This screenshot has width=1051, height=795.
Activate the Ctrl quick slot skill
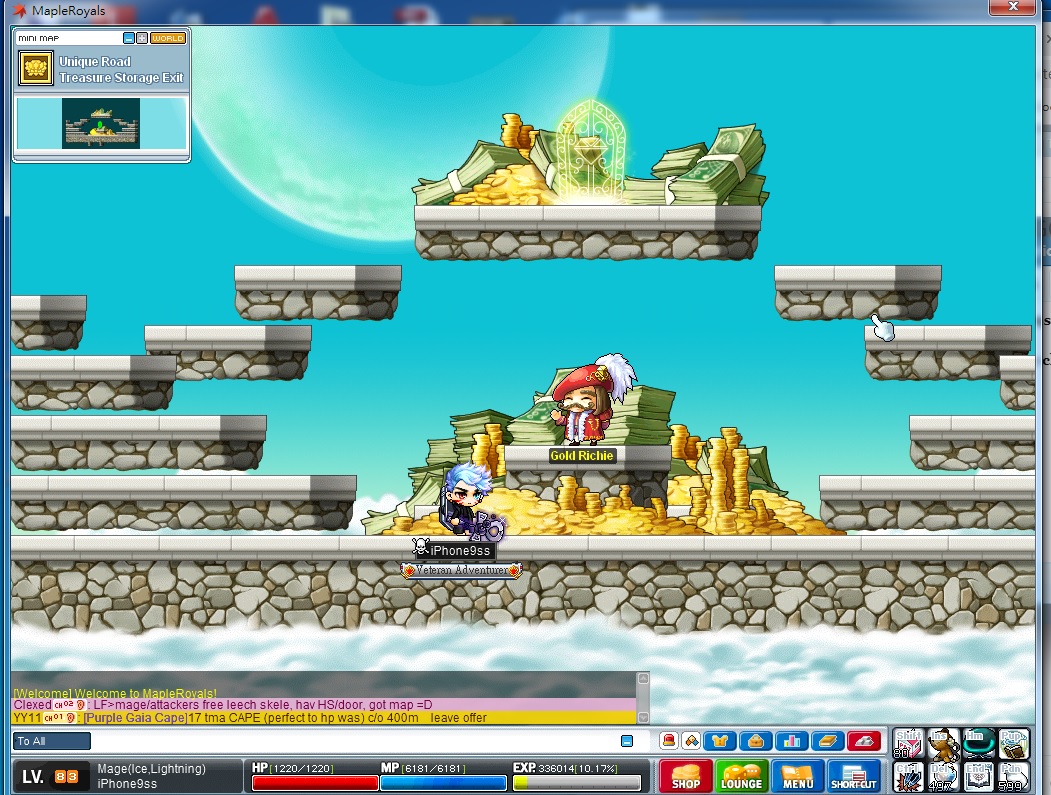pos(908,776)
